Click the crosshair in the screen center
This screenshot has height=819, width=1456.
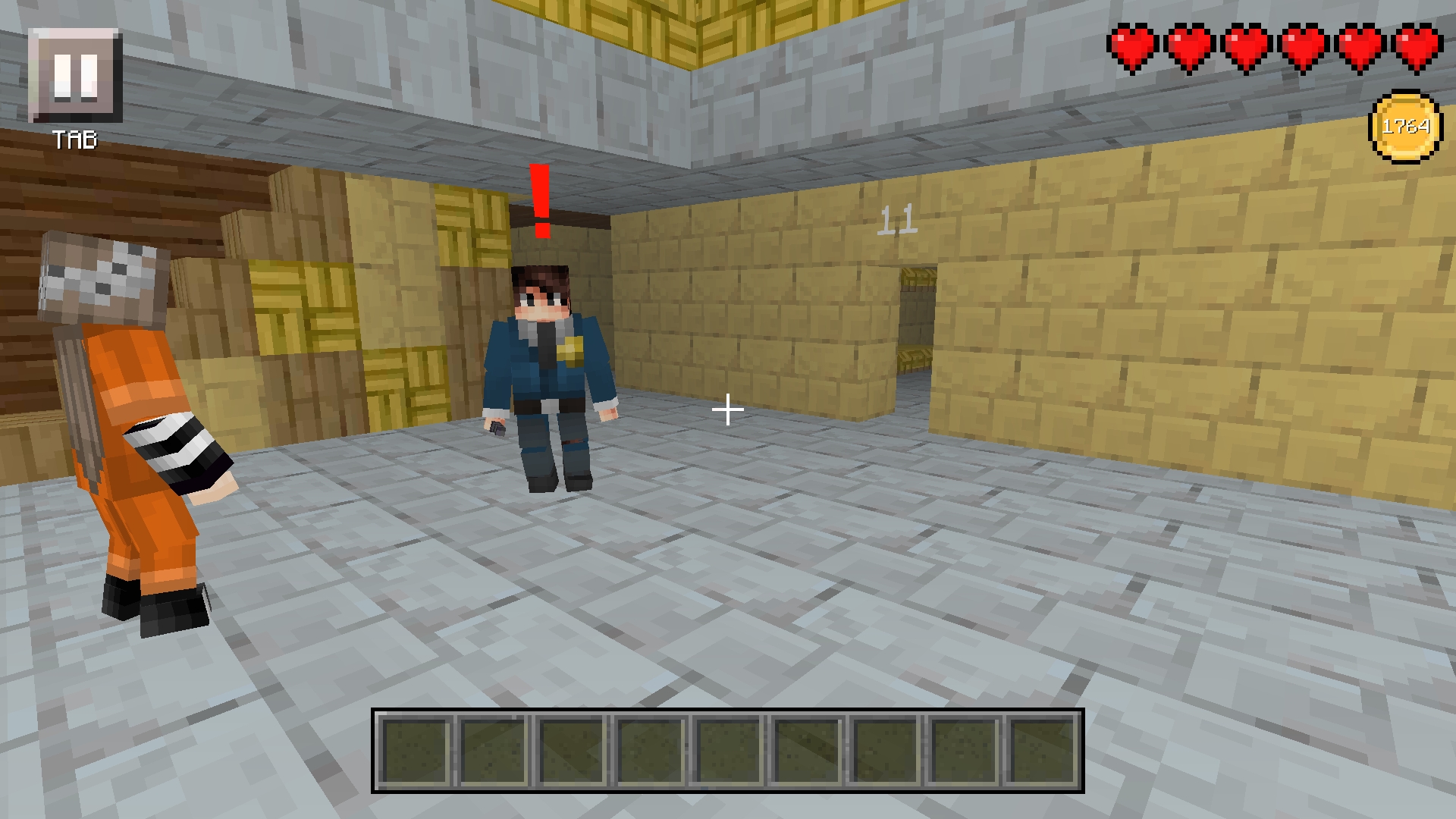728,409
